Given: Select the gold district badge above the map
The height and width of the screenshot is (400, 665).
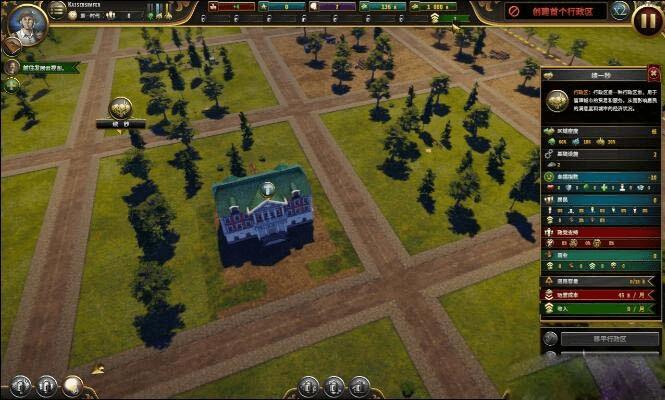Looking at the screenshot, I should click(122, 108).
